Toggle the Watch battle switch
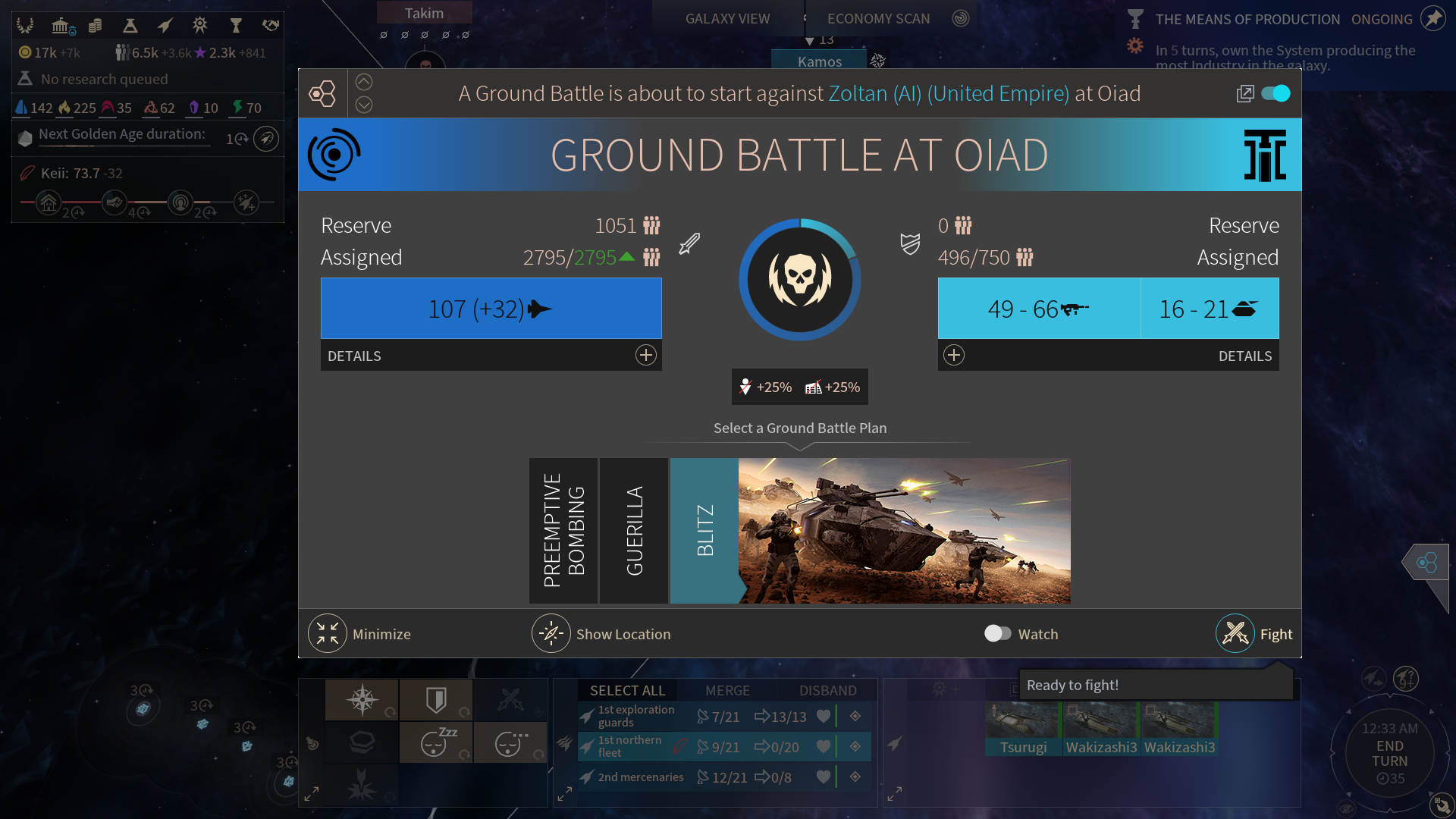This screenshot has height=819, width=1456. pos(997,633)
